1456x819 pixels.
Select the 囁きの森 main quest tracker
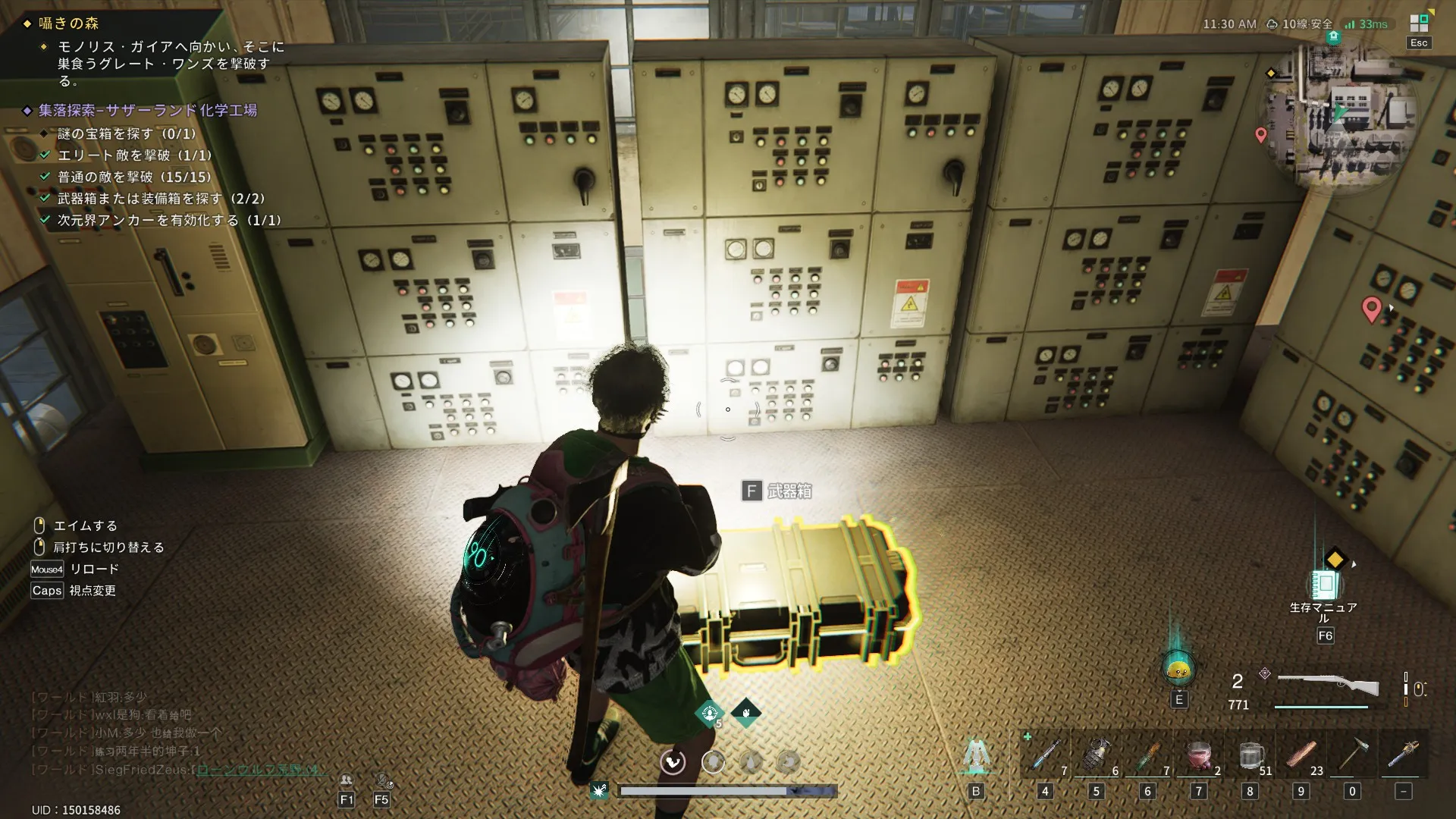[68, 24]
